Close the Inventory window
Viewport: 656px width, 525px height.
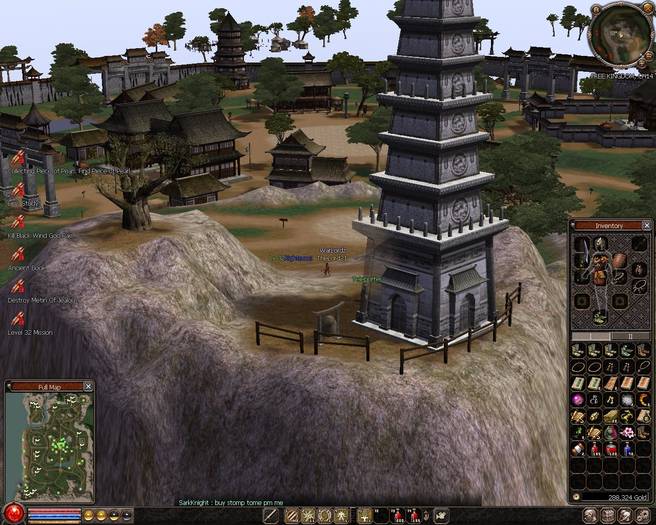(645, 225)
